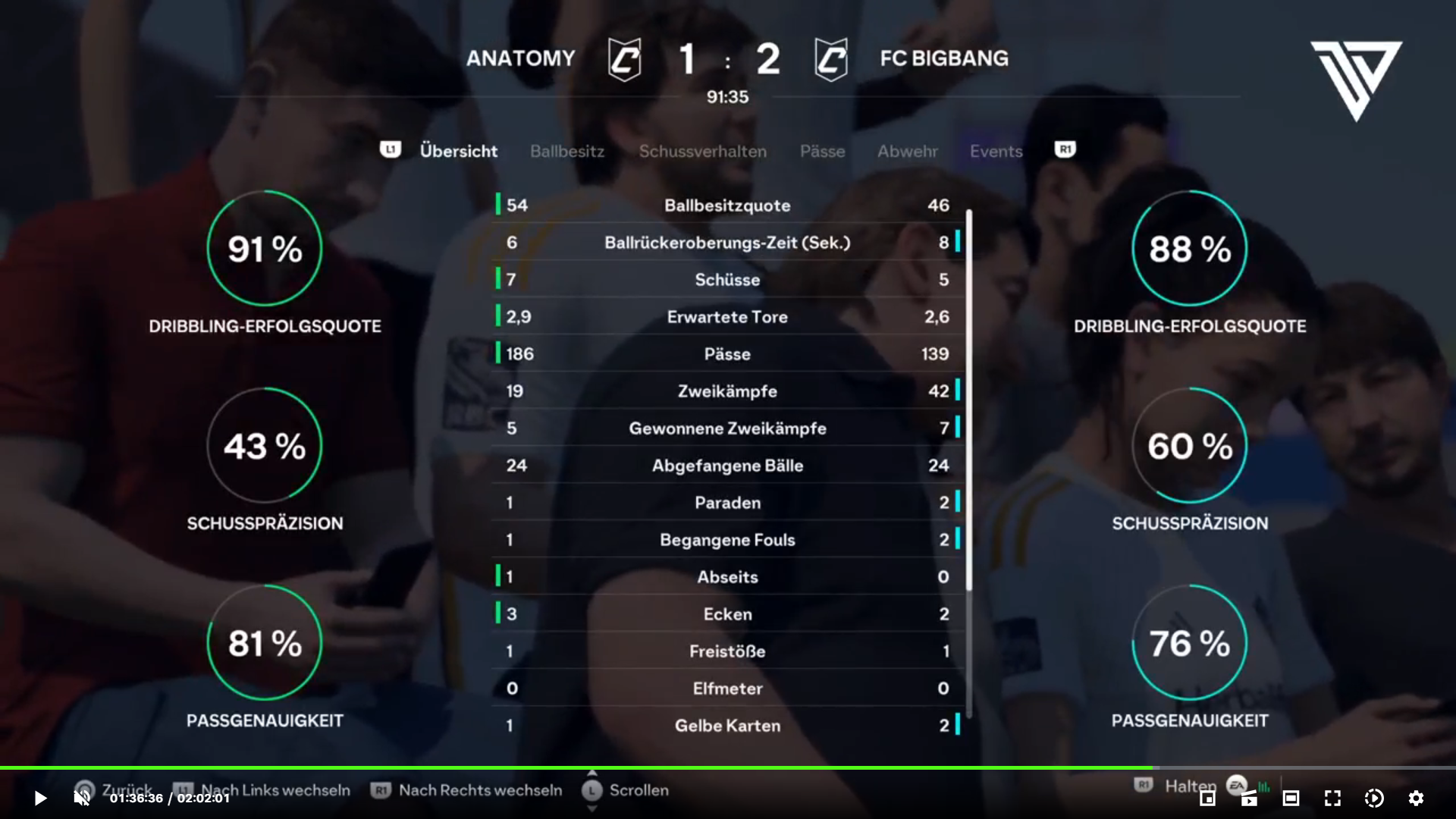Open the Events tab
1456x819 pixels.
point(996,152)
